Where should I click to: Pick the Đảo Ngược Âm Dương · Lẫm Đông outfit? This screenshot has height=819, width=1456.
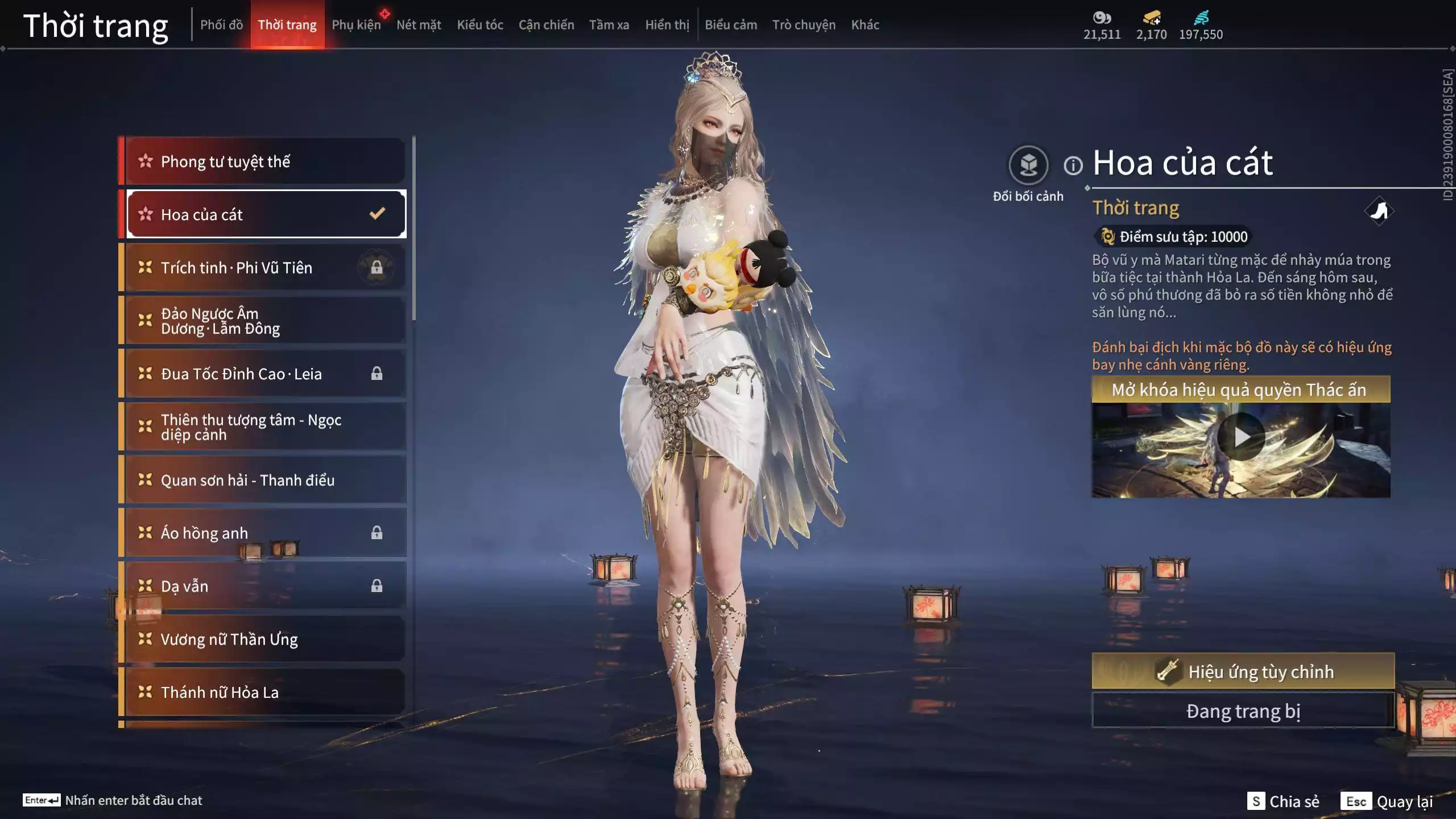265,321
